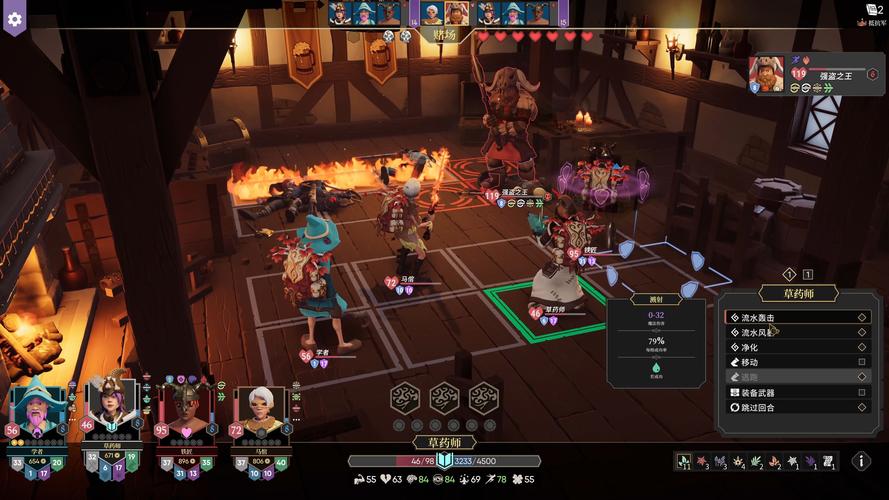This screenshot has height=500, width=889.
Task: Open the info button in bottom corner
Action: (x=861, y=461)
